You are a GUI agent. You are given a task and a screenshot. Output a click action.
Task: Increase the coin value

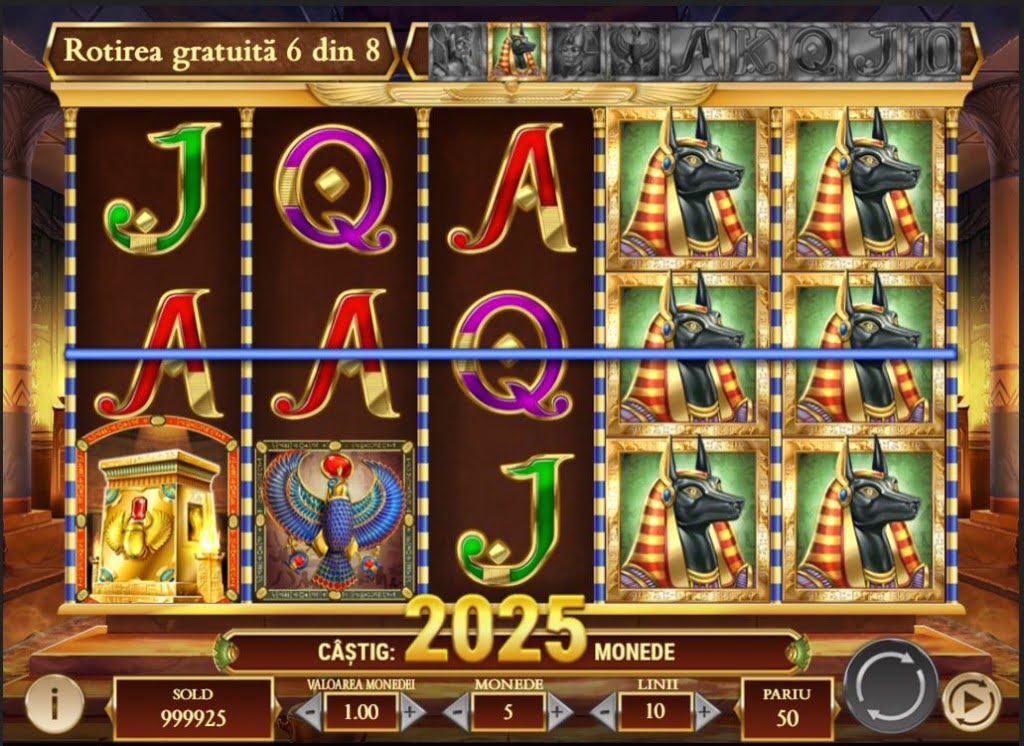(x=411, y=712)
